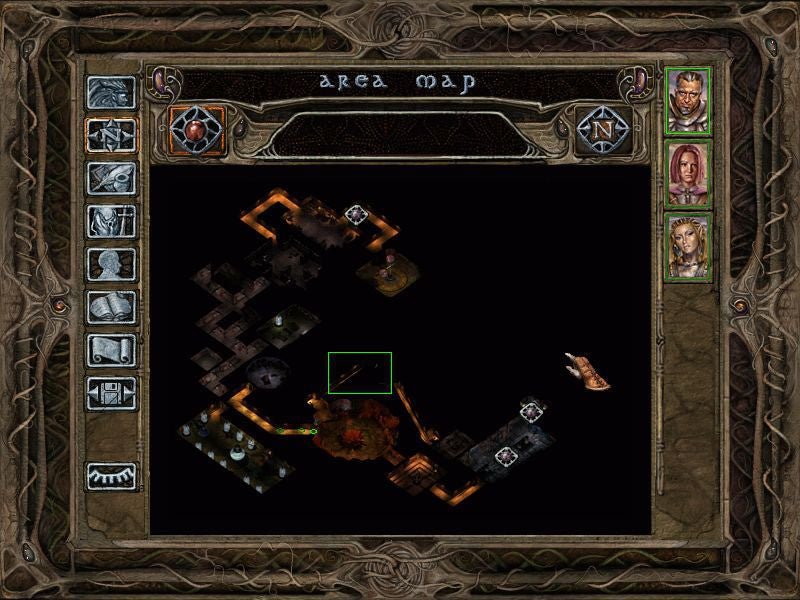Screen dimensions: 800x600
Task: Open the mage spellbook button
Action: point(111,307)
